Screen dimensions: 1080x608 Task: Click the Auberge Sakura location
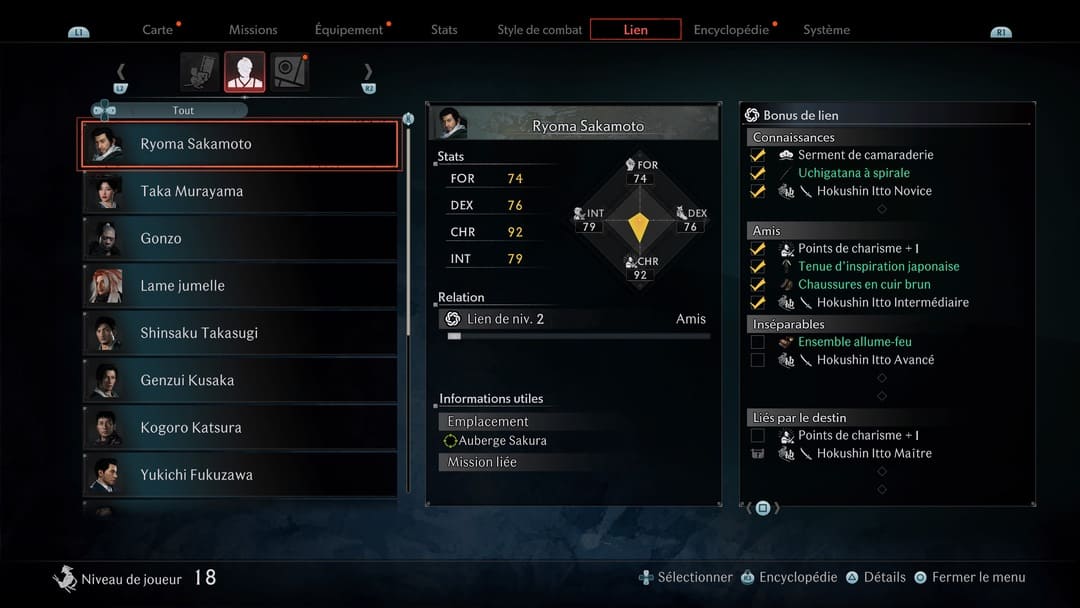point(502,441)
